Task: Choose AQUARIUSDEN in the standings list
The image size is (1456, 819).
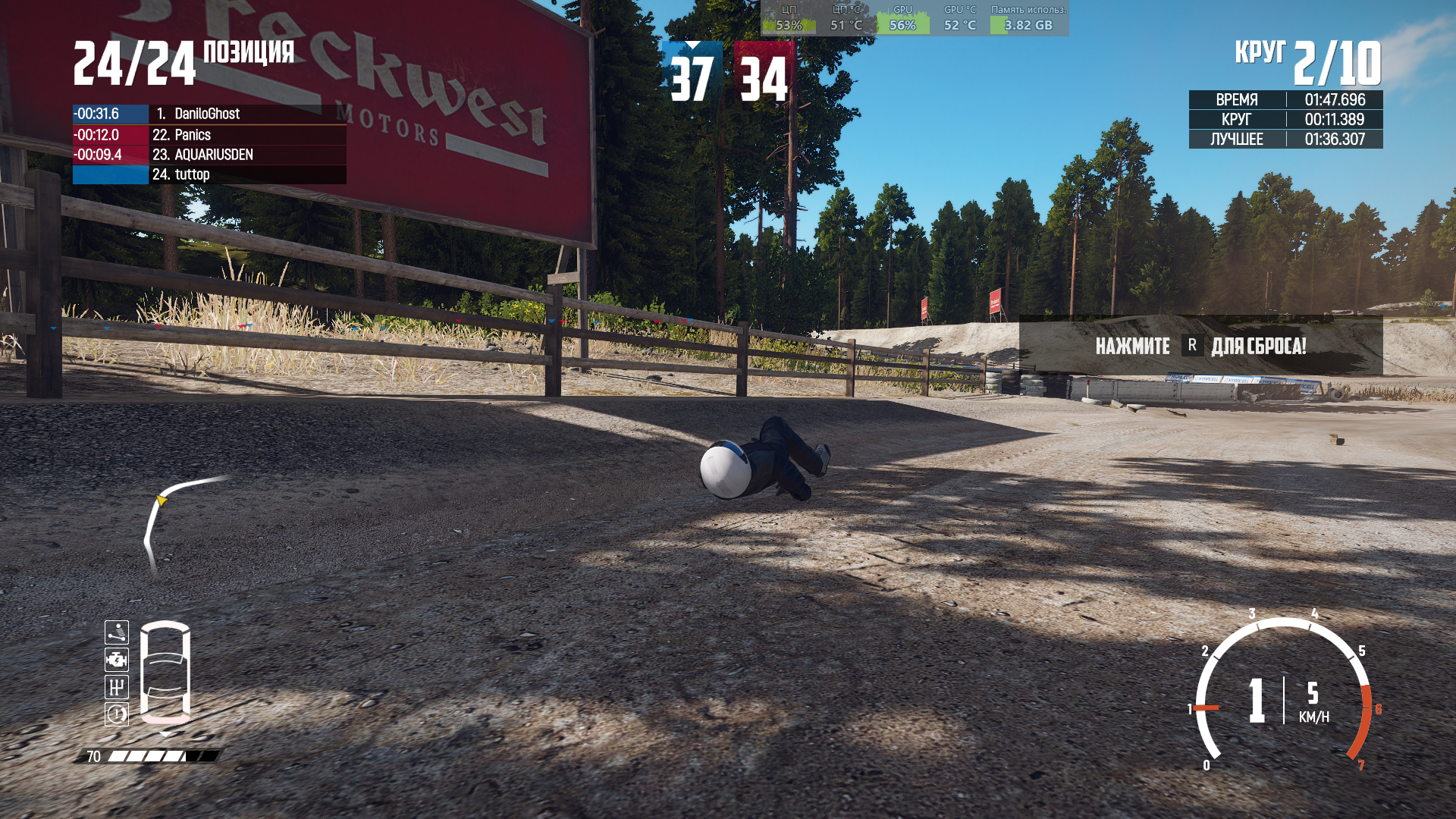Action: (209, 155)
